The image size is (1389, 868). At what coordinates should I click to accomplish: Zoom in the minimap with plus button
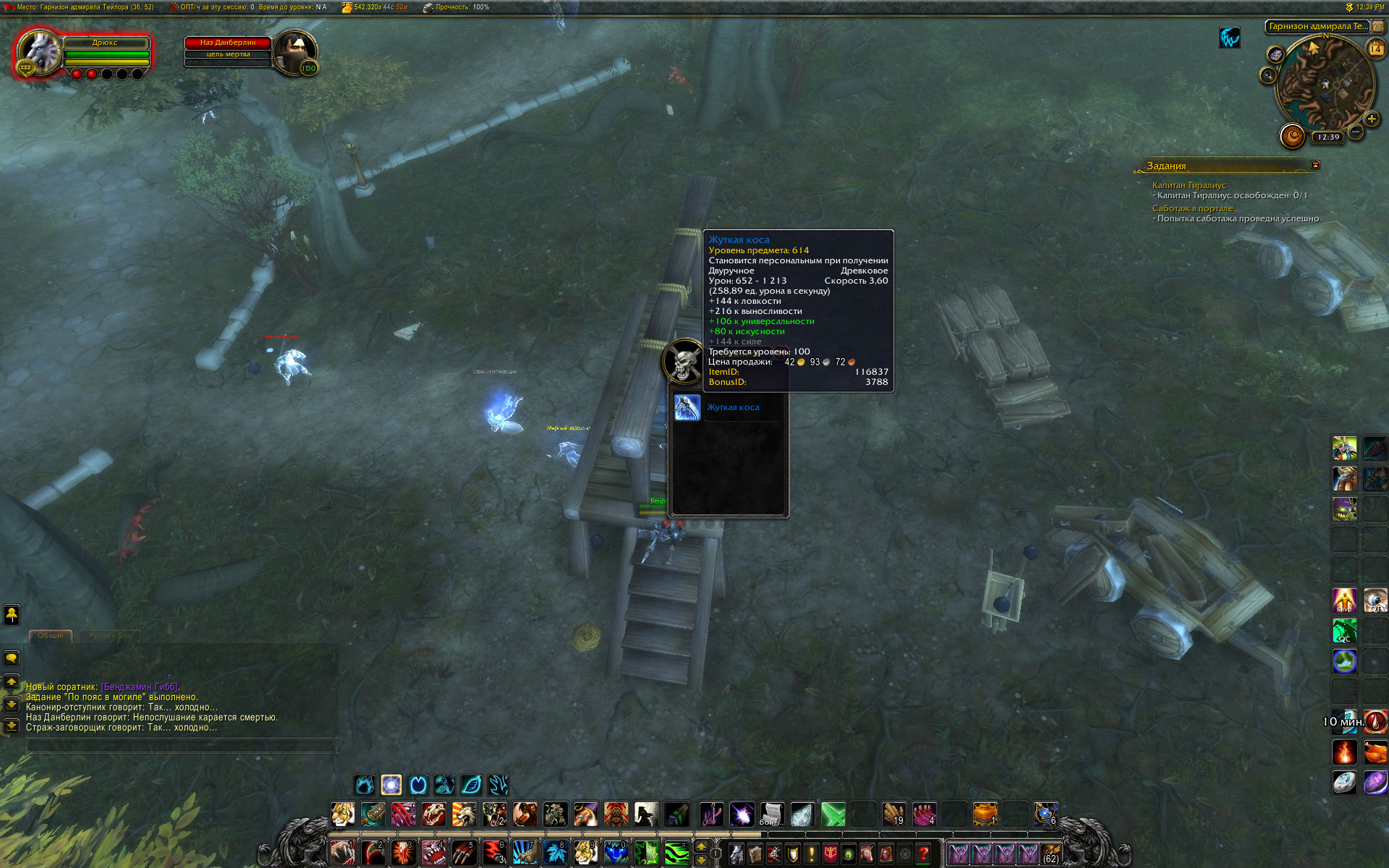click(1371, 119)
